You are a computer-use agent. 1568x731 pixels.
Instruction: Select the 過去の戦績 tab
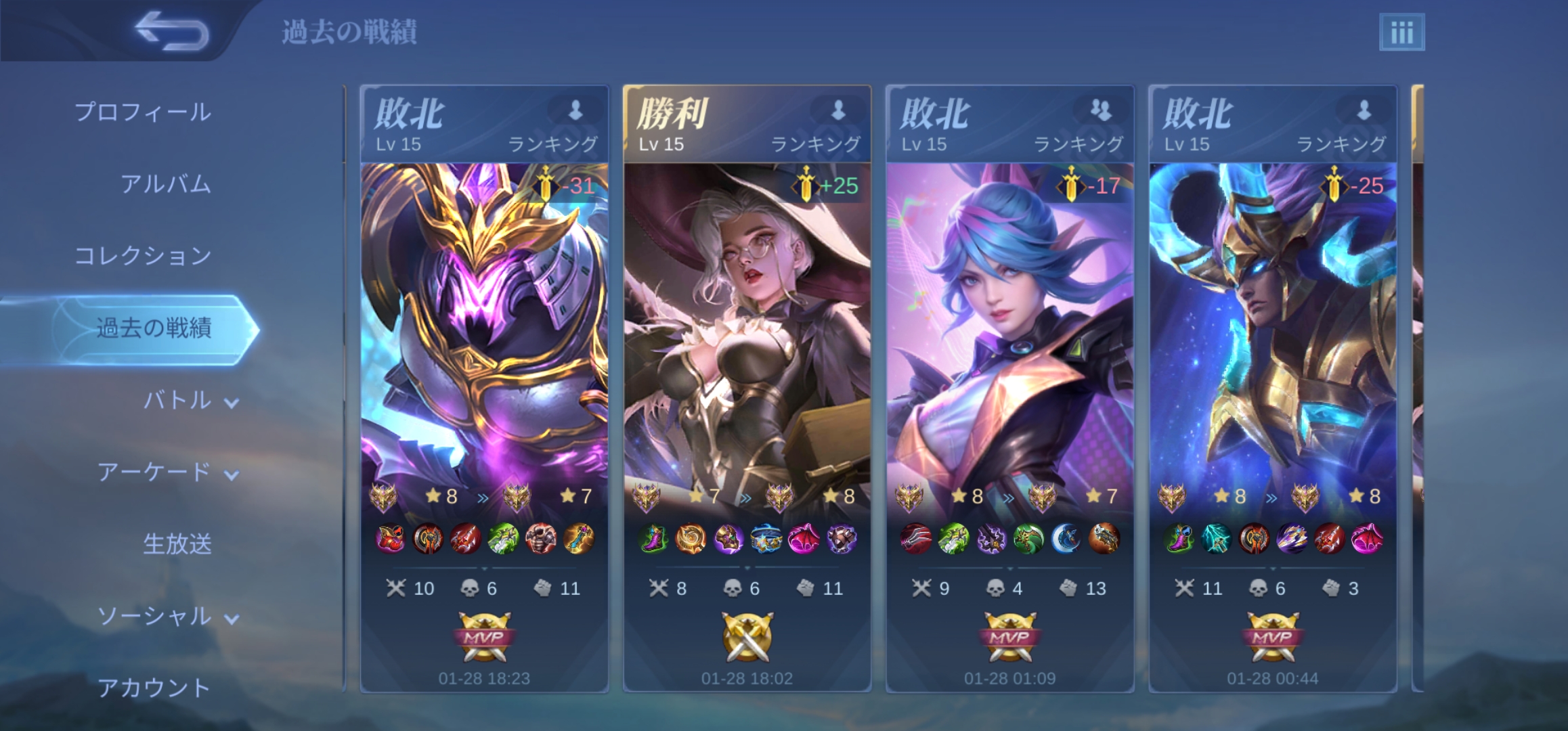[154, 328]
